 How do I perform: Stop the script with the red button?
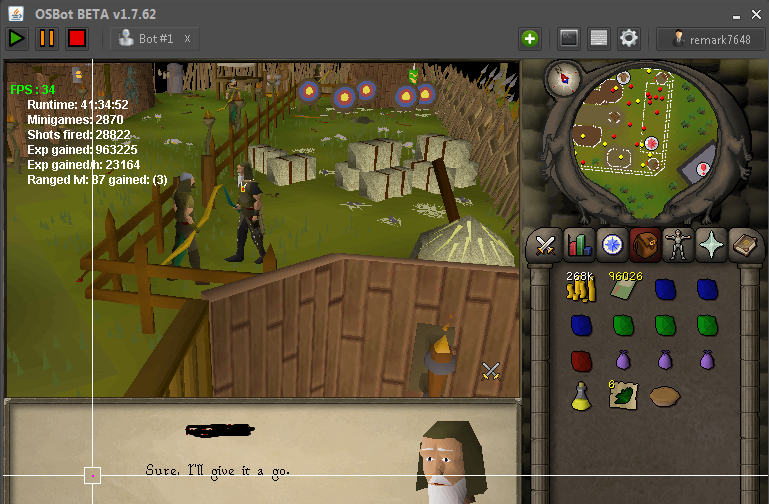point(77,39)
